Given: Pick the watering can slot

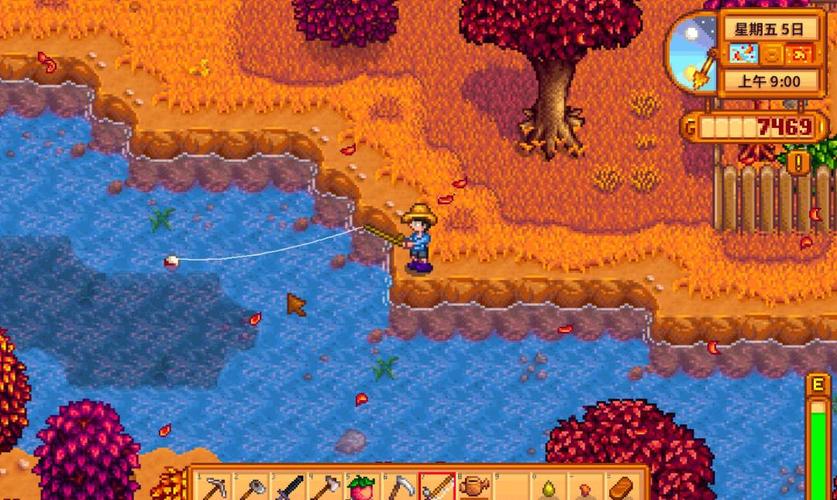Looking at the screenshot, I should coord(473,488).
